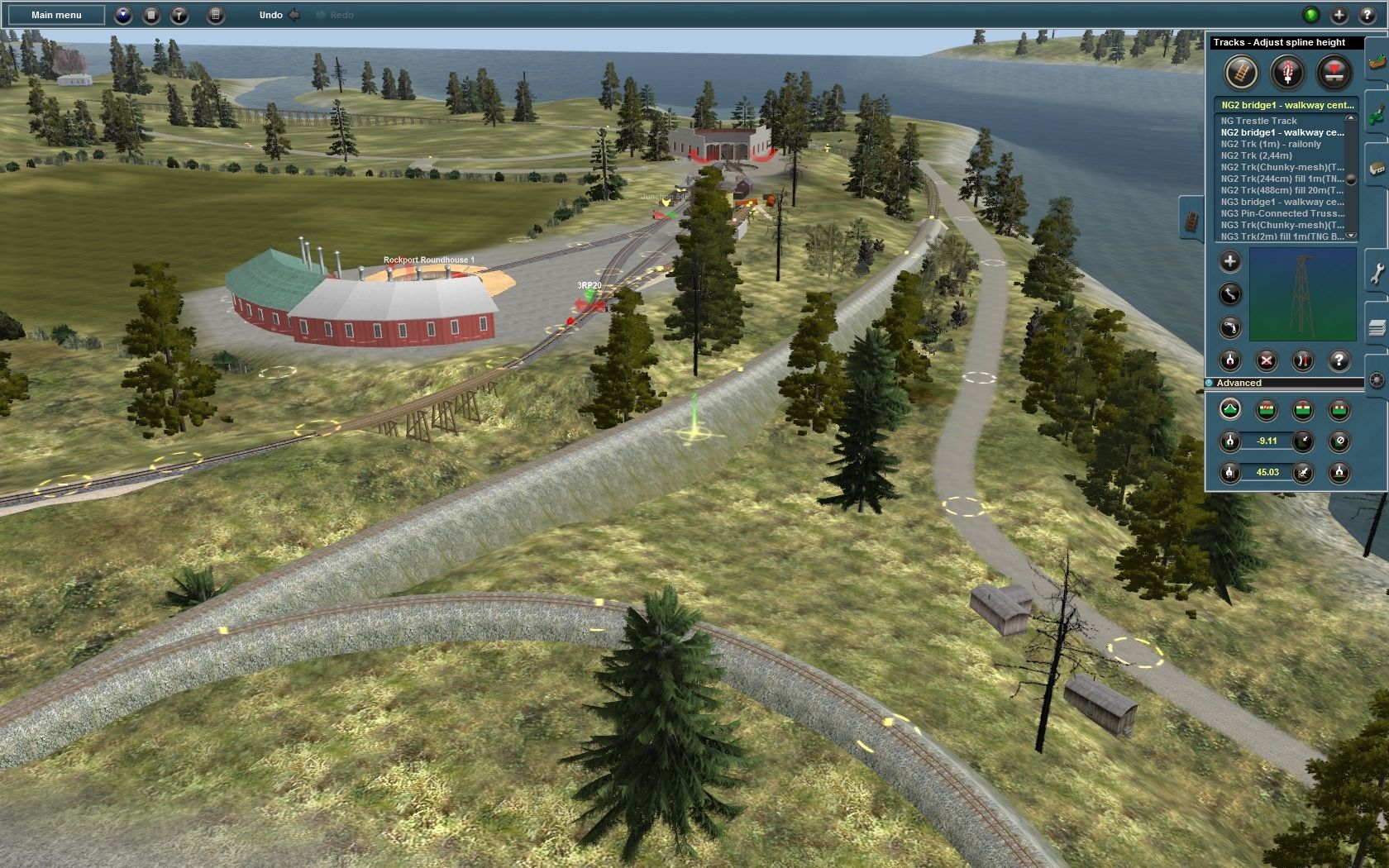Open the objects tab with house icon
The width and height of the screenshot is (1389, 868).
tap(1377, 168)
